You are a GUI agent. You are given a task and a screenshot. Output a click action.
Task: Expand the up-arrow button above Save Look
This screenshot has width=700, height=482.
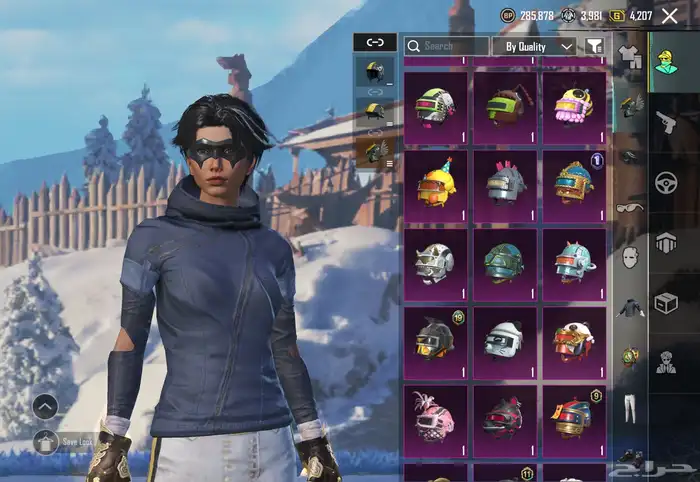point(46,406)
